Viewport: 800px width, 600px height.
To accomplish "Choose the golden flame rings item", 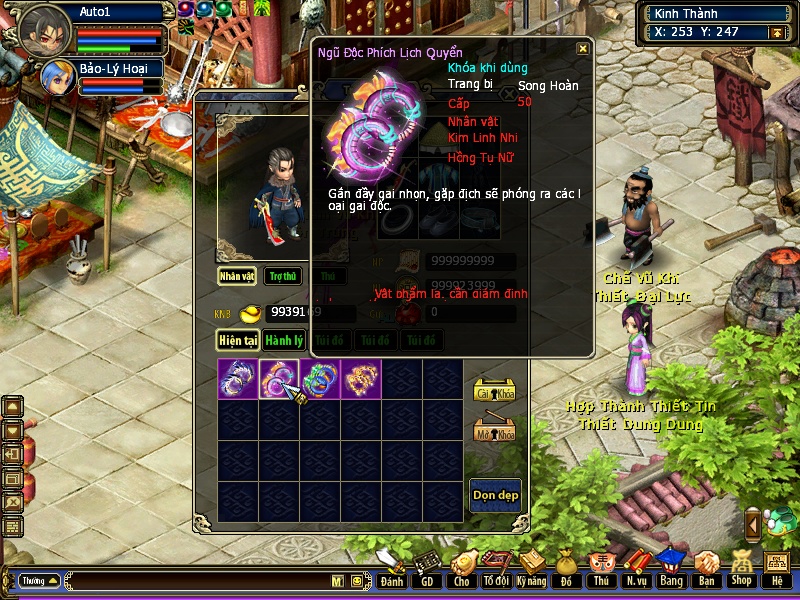I will [360, 379].
